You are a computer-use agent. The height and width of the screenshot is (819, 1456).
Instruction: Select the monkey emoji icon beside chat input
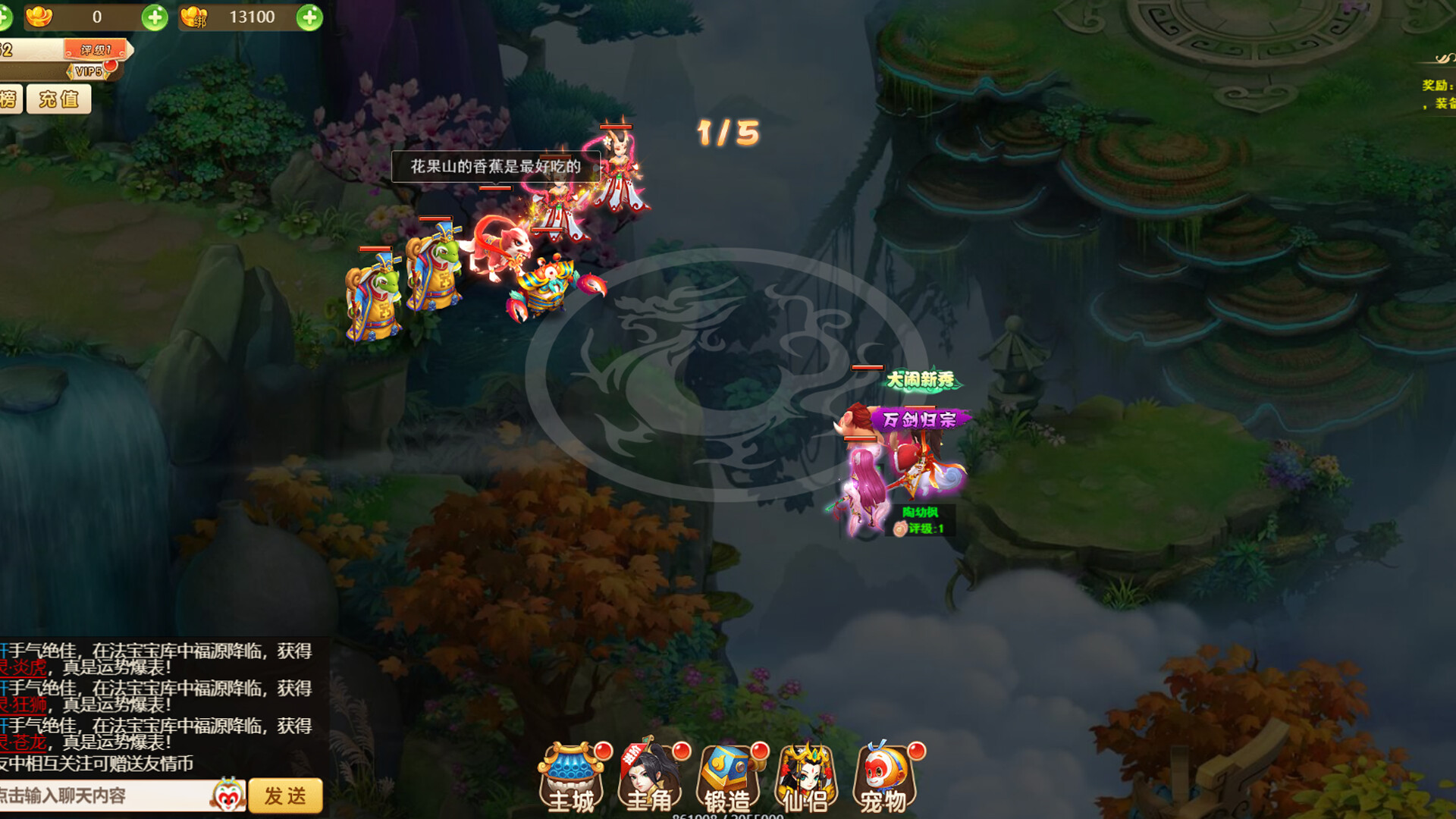point(227,794)
